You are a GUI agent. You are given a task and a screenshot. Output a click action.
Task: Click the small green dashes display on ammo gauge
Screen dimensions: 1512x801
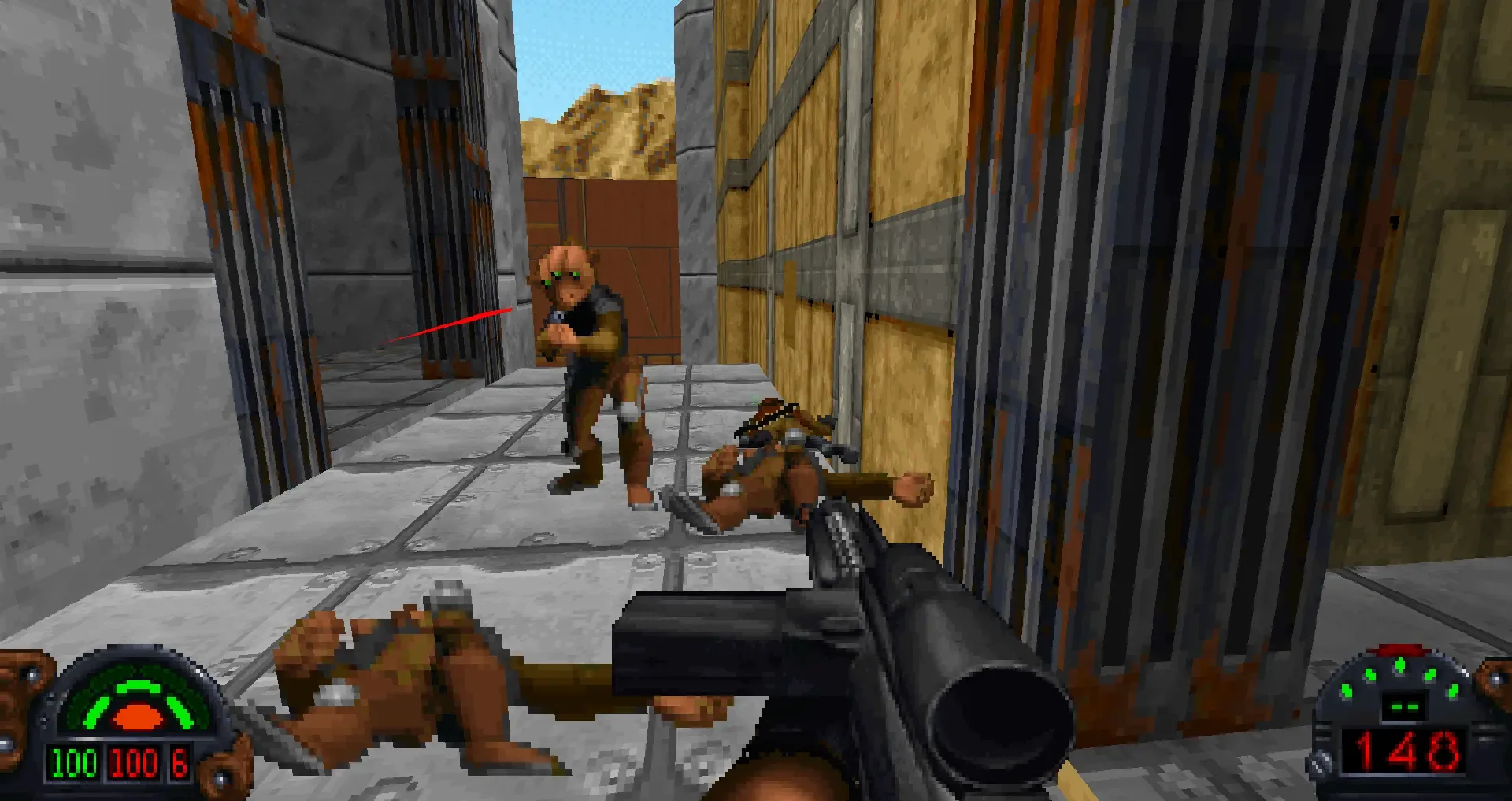(x=1405, y=706)
